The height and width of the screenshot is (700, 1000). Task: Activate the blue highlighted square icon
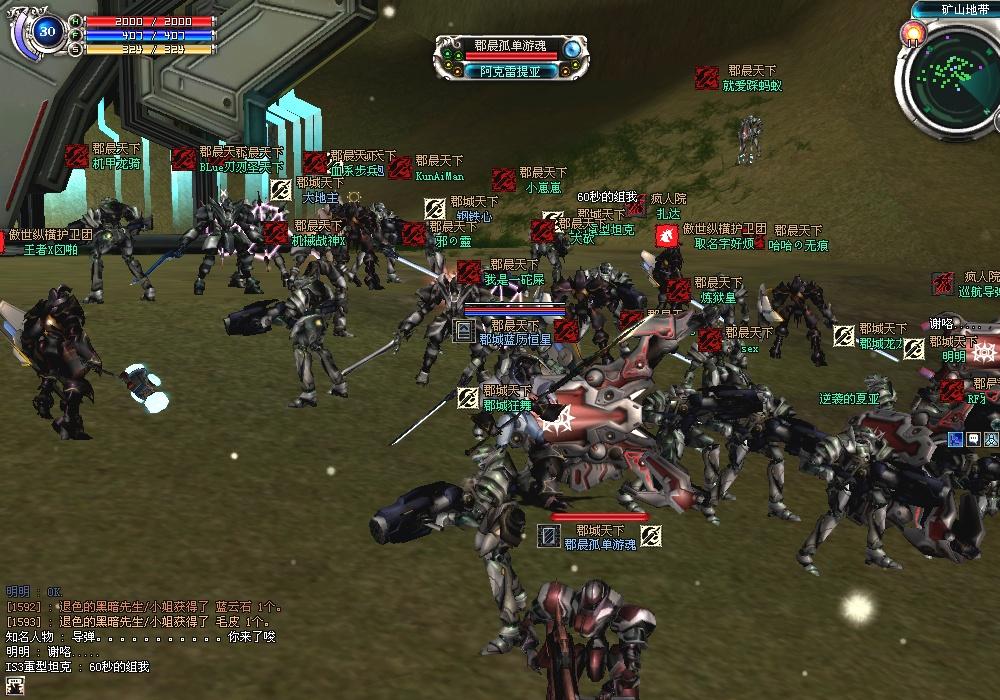coord(956,439)
